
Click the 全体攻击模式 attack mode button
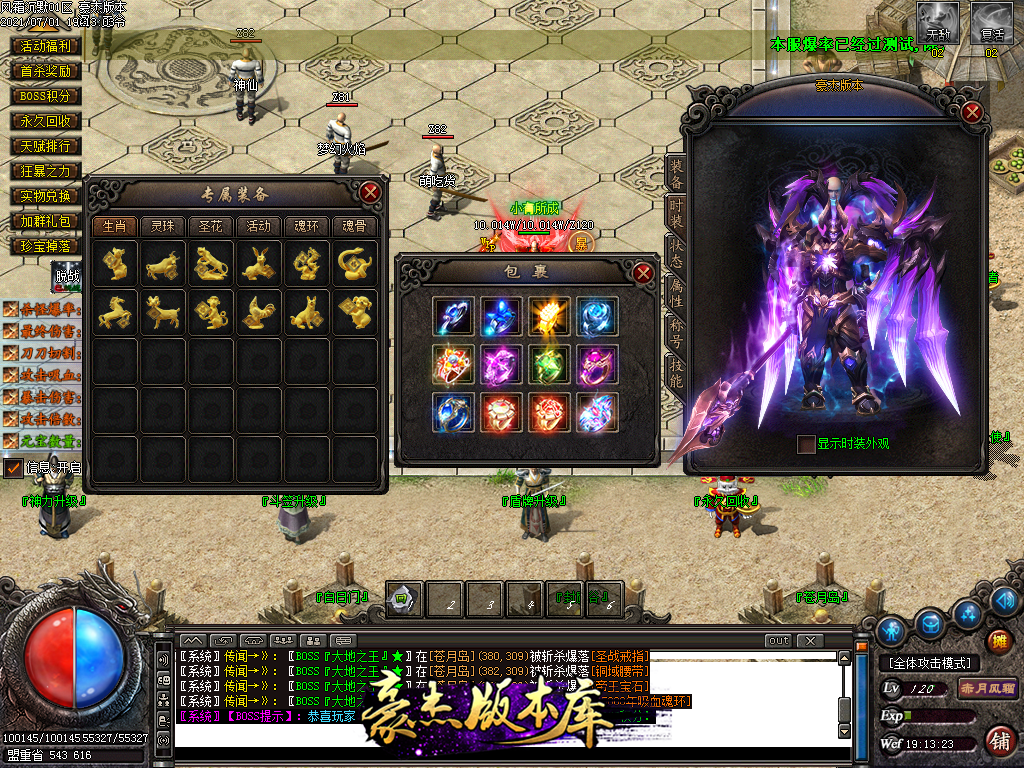[x=930, y=663]
